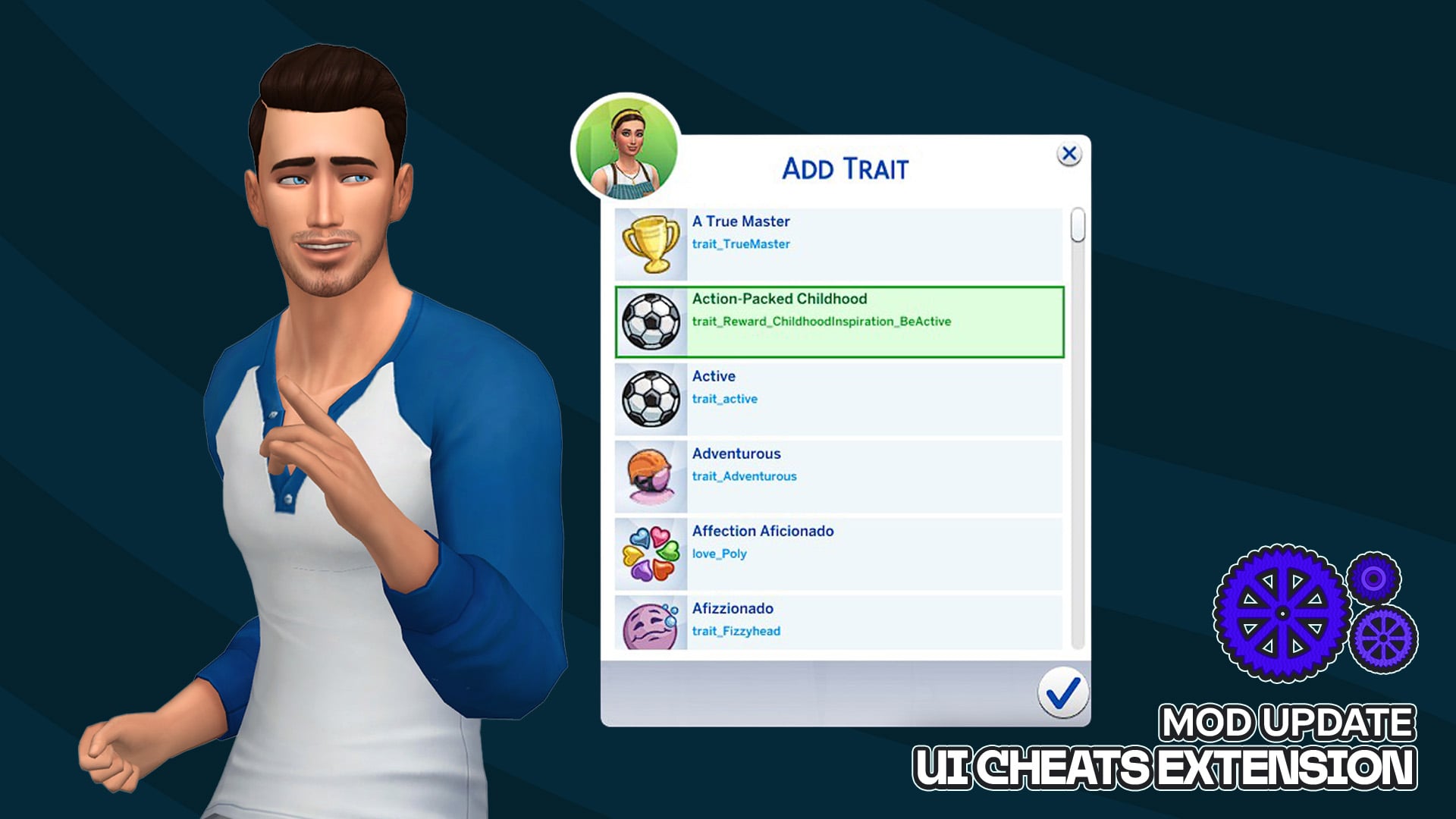This screenshot has width=1456, height=819.
Task: Choose the Action-Packed Childhood trait row
Action: tap(838, 322)
